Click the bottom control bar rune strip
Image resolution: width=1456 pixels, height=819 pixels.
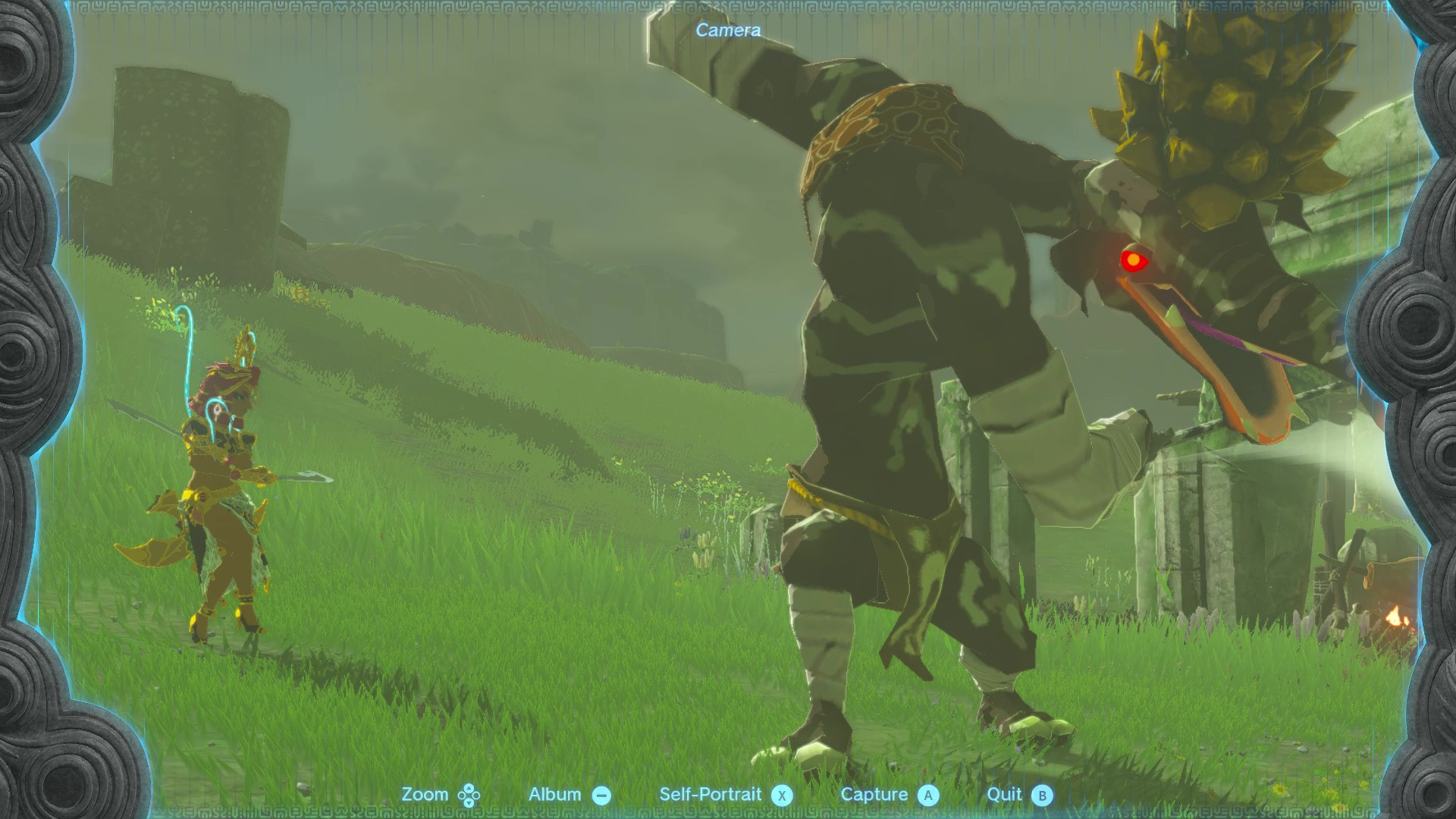(x=728, y=811)
